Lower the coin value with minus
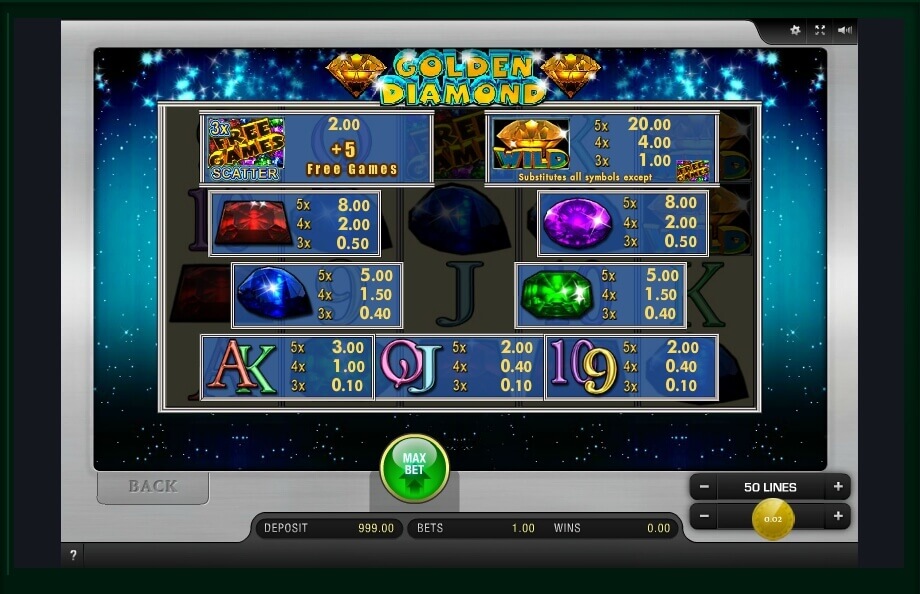920x594 pixels. pos(704,517)
